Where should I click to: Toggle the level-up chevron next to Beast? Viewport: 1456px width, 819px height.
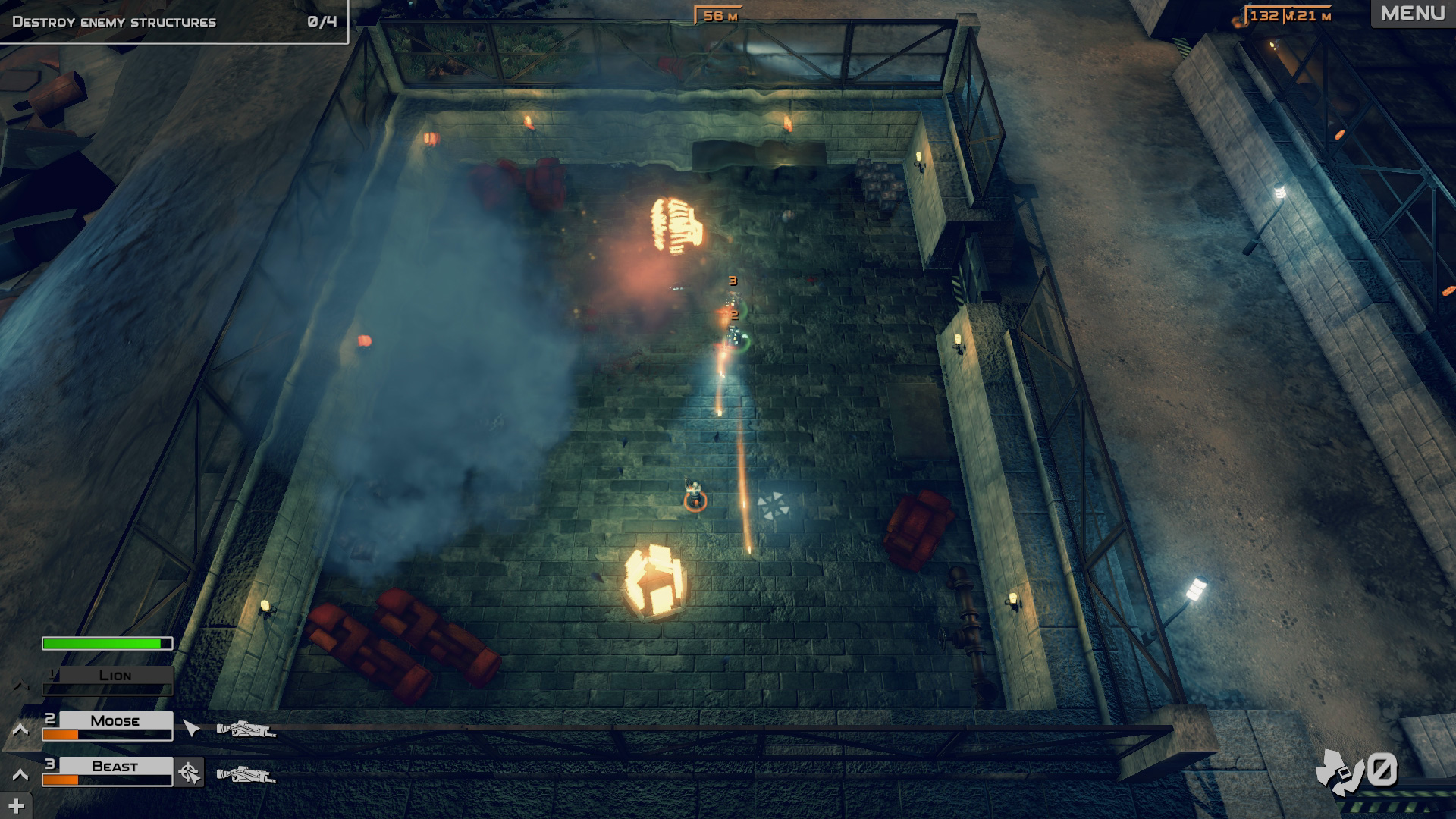click(20, 774)
